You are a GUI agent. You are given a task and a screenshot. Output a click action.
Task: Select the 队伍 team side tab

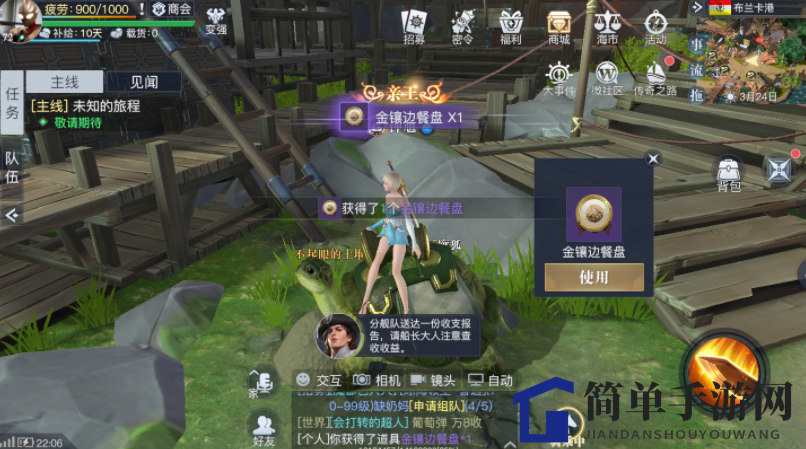coord(13,167)
